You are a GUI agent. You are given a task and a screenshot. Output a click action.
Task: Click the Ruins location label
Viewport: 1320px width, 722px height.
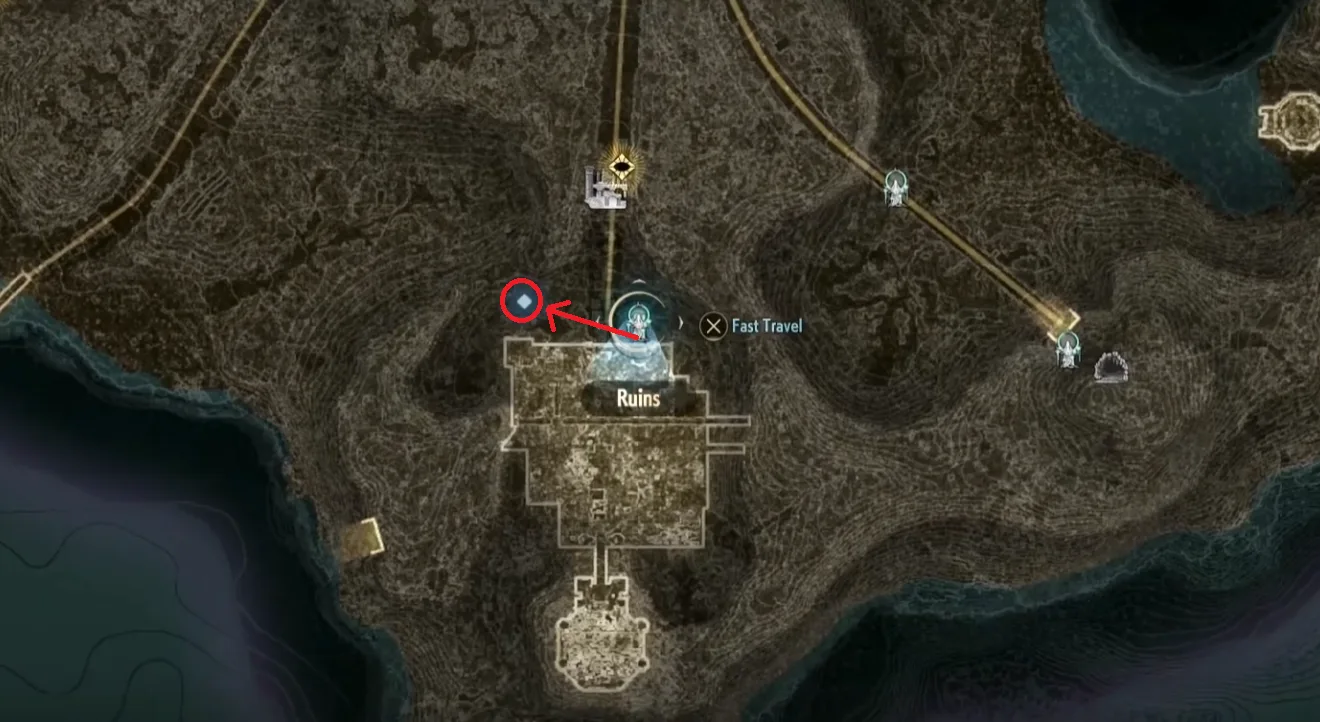[x=640, y=399]
